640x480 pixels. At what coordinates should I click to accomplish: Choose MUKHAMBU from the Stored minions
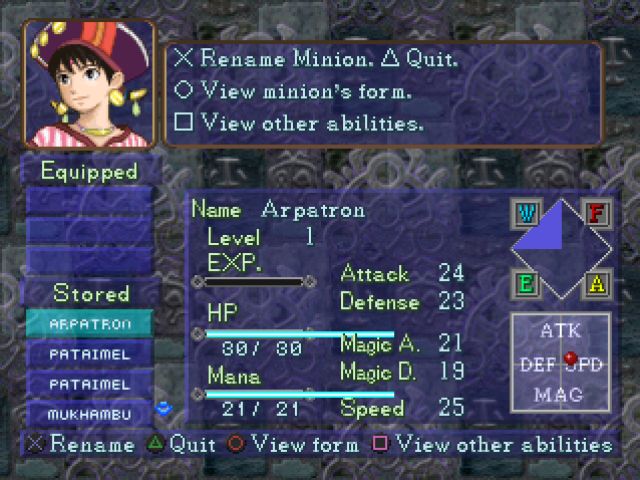(90, 413)
